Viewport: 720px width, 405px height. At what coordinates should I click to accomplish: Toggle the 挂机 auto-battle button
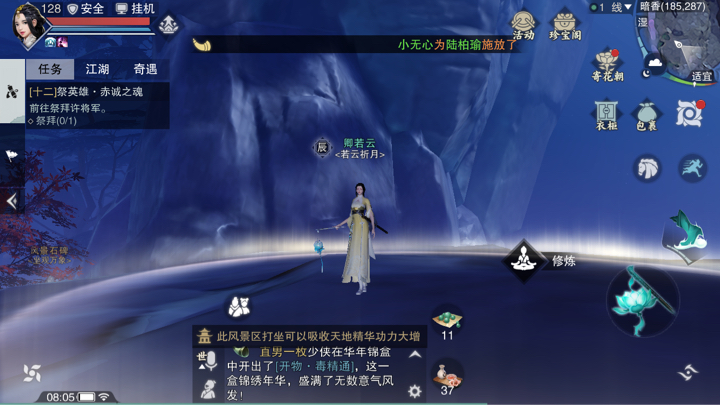136,8
